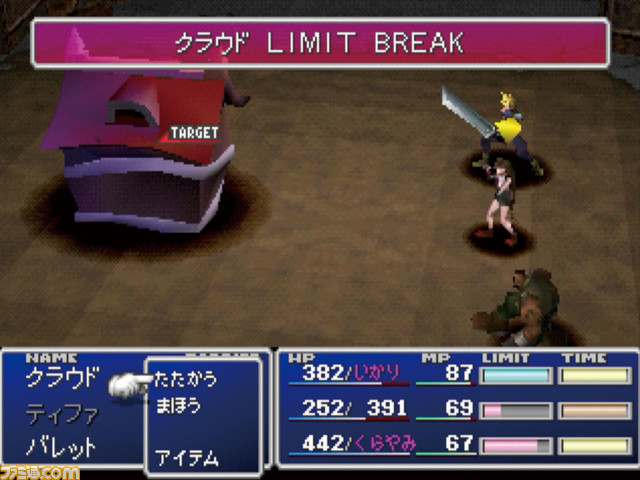Choose バレット in the party name list
Viewport: 640px width, 480px height.
click(x=63, y=446)
